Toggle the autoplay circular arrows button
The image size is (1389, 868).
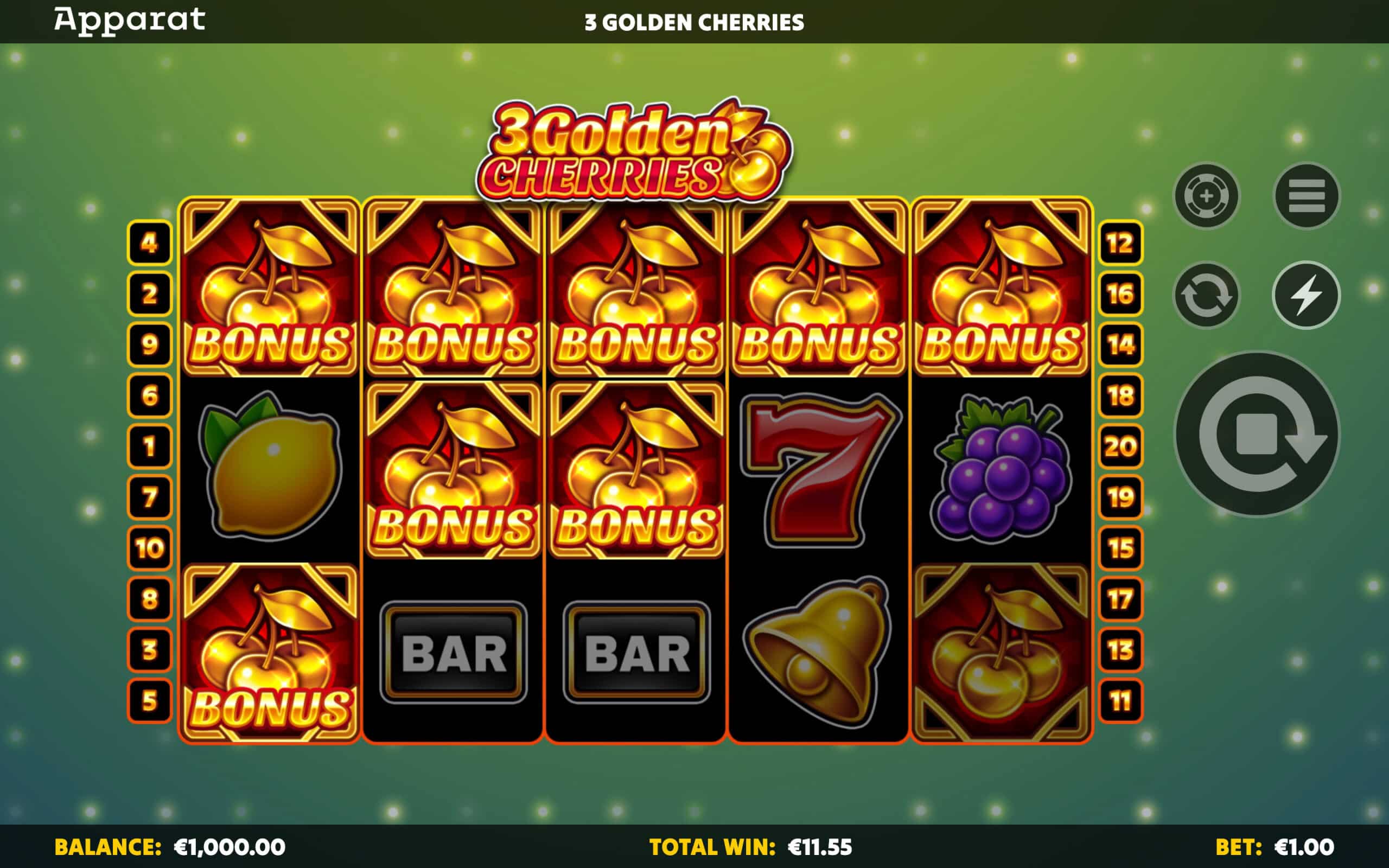[1206, 296]
